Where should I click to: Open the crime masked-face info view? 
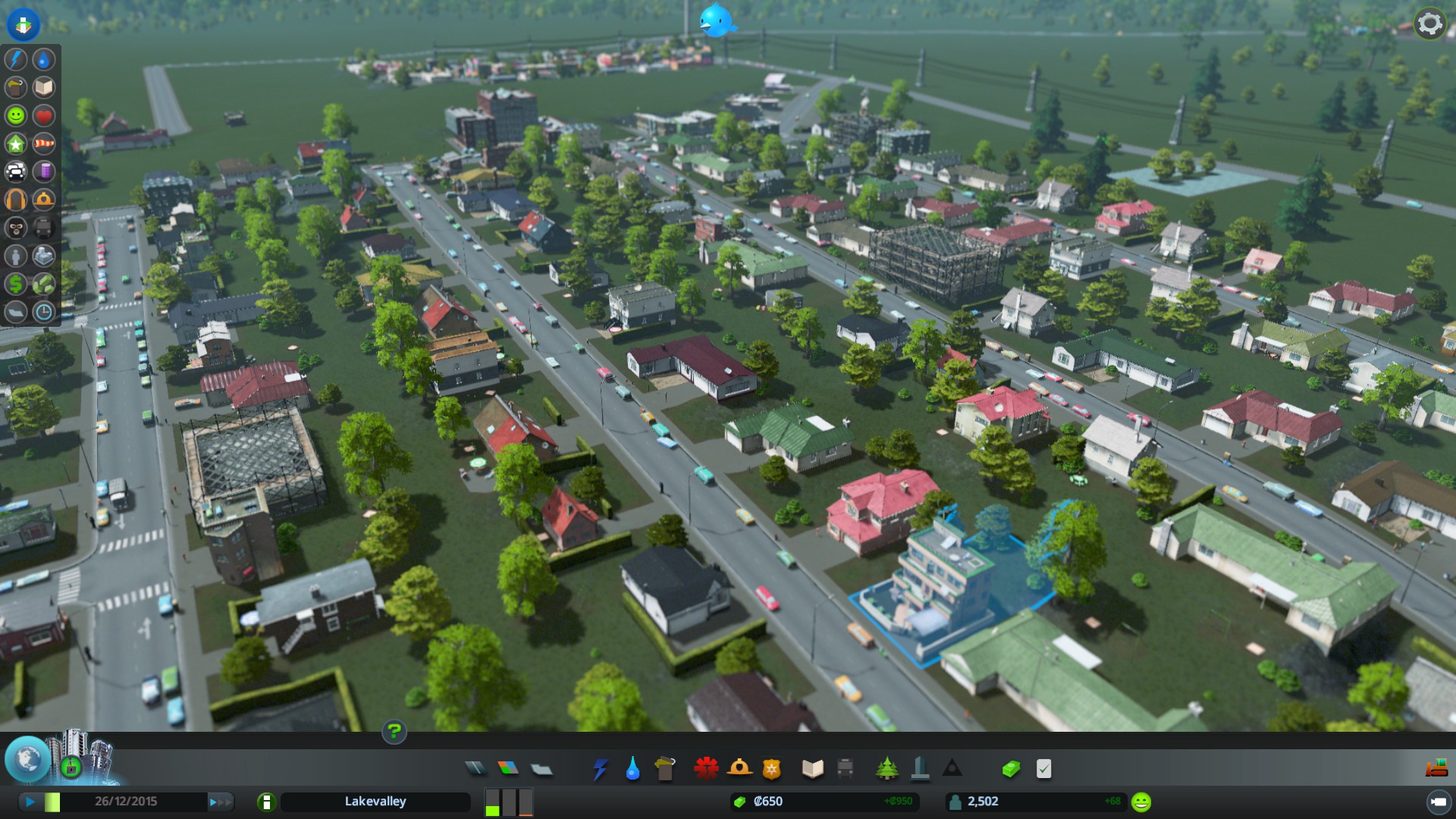(15, 227)
